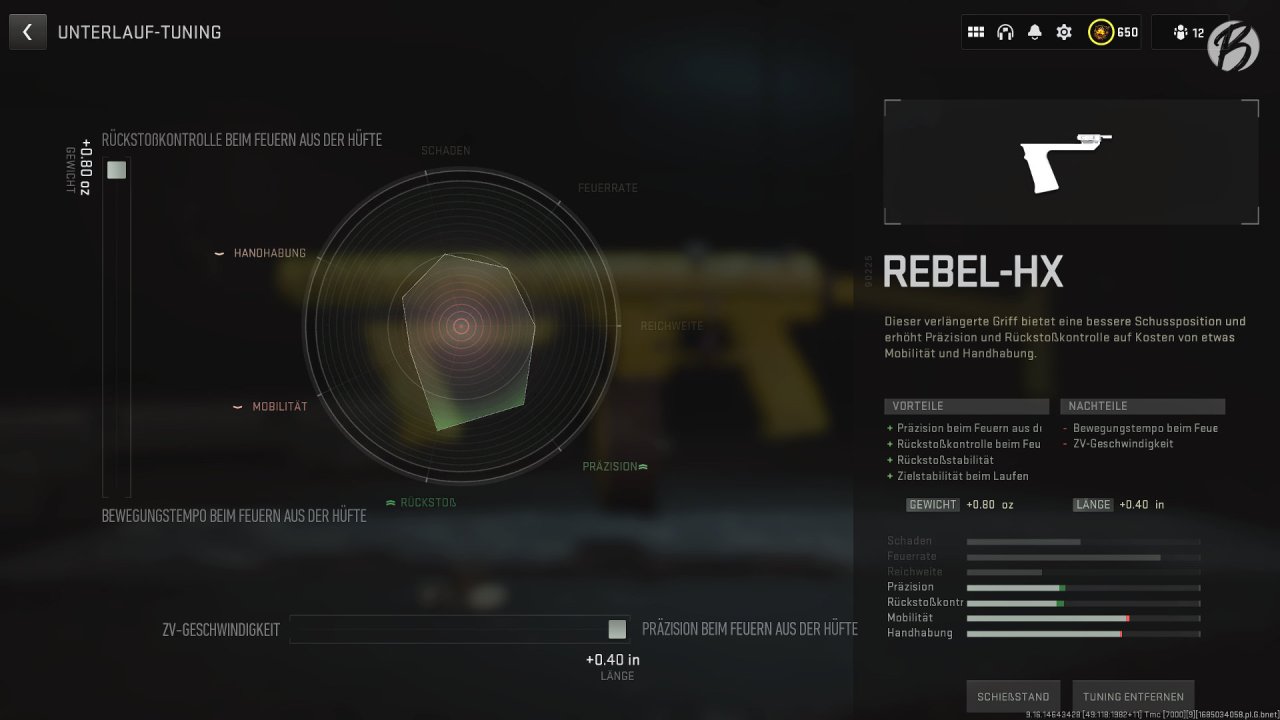Image resolution: width=1280 pixels, height=720 pixels.
Task: Select the Rebel-HX attachment silhouette image
Action: click(x=1070, y=160)
